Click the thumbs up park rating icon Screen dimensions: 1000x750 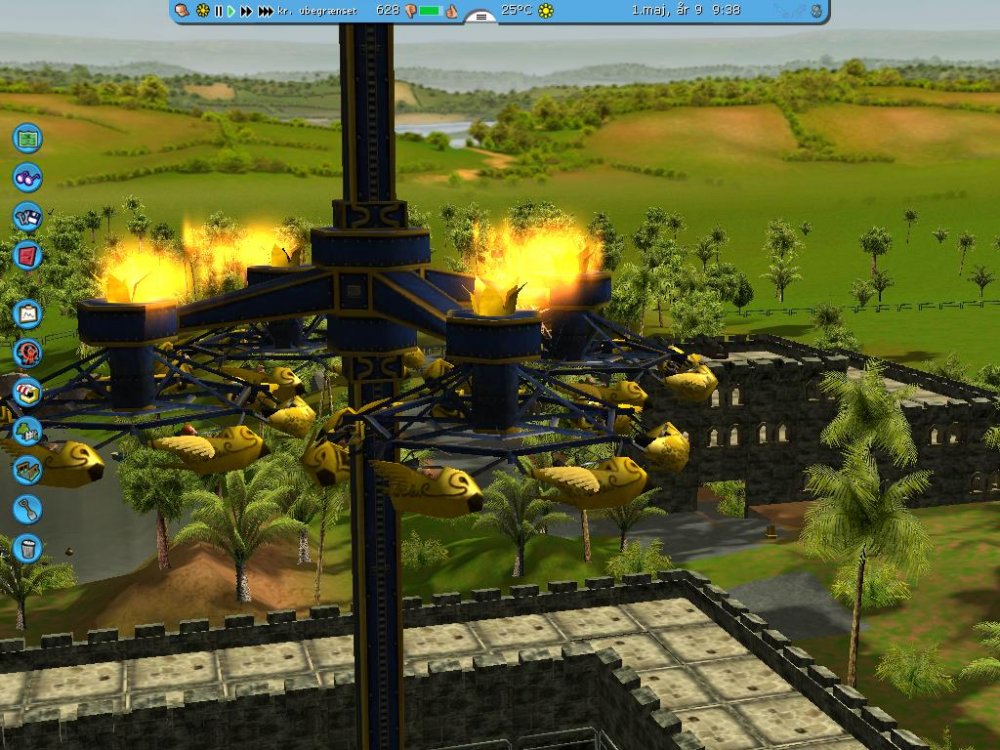click(451, 11)
